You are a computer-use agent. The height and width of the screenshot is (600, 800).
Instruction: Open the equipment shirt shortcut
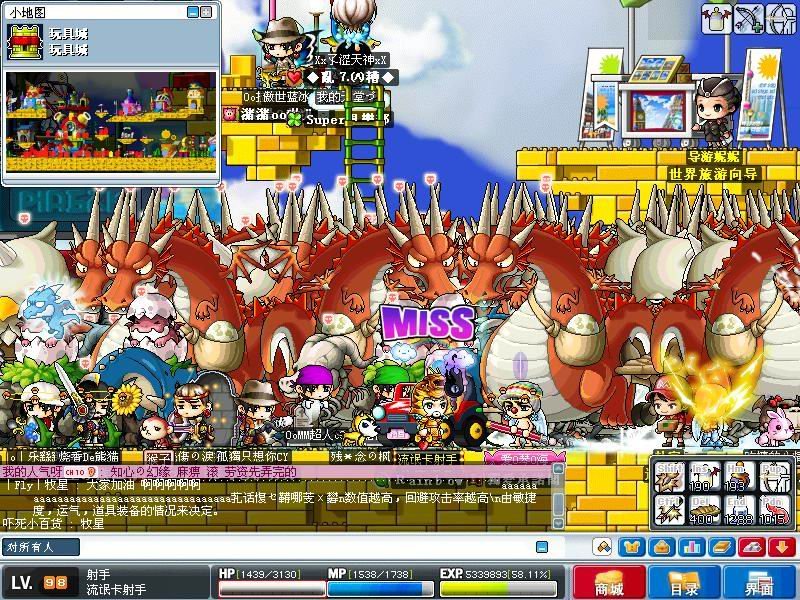coord(630,546)
